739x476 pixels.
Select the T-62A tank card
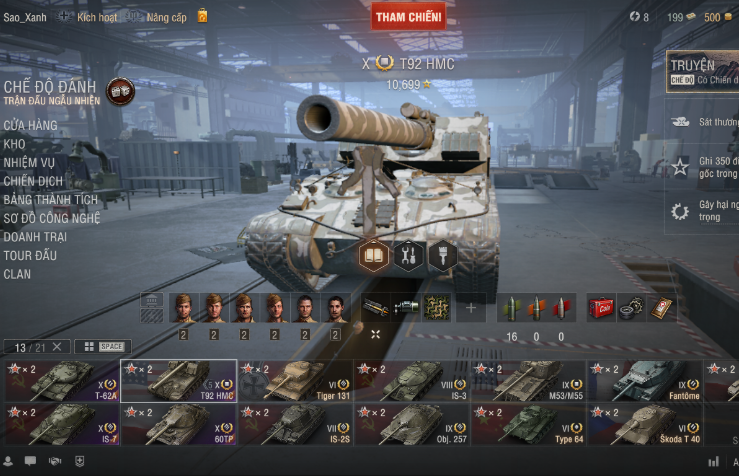coord(61,380)
